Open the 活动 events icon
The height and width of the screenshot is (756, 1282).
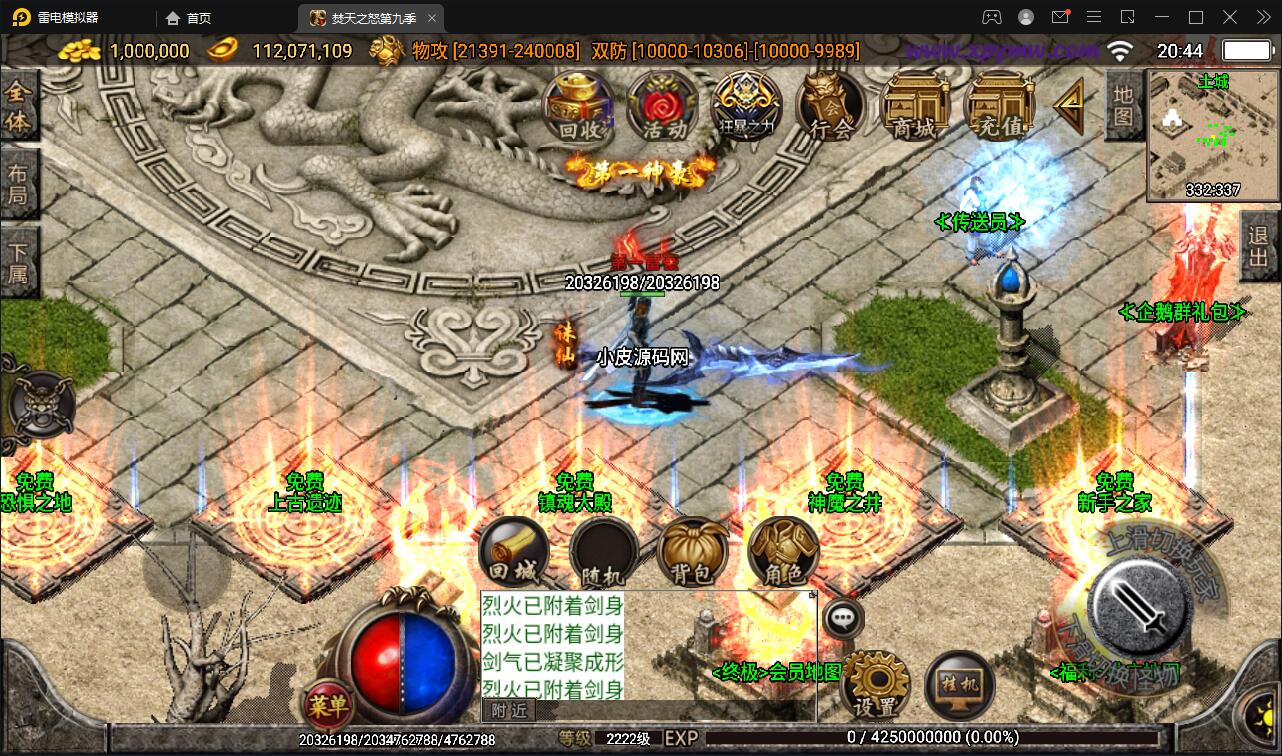tap(663, 105)
